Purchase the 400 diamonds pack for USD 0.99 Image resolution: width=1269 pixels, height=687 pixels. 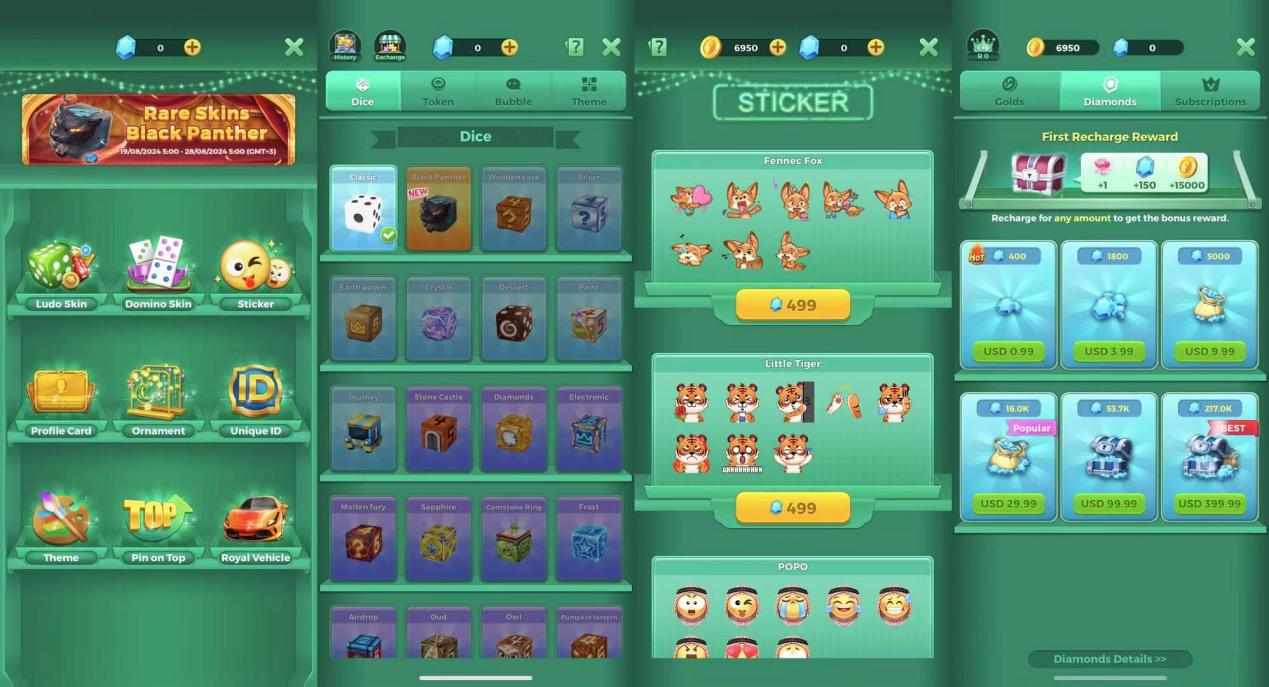click(x=1008, y=351)
